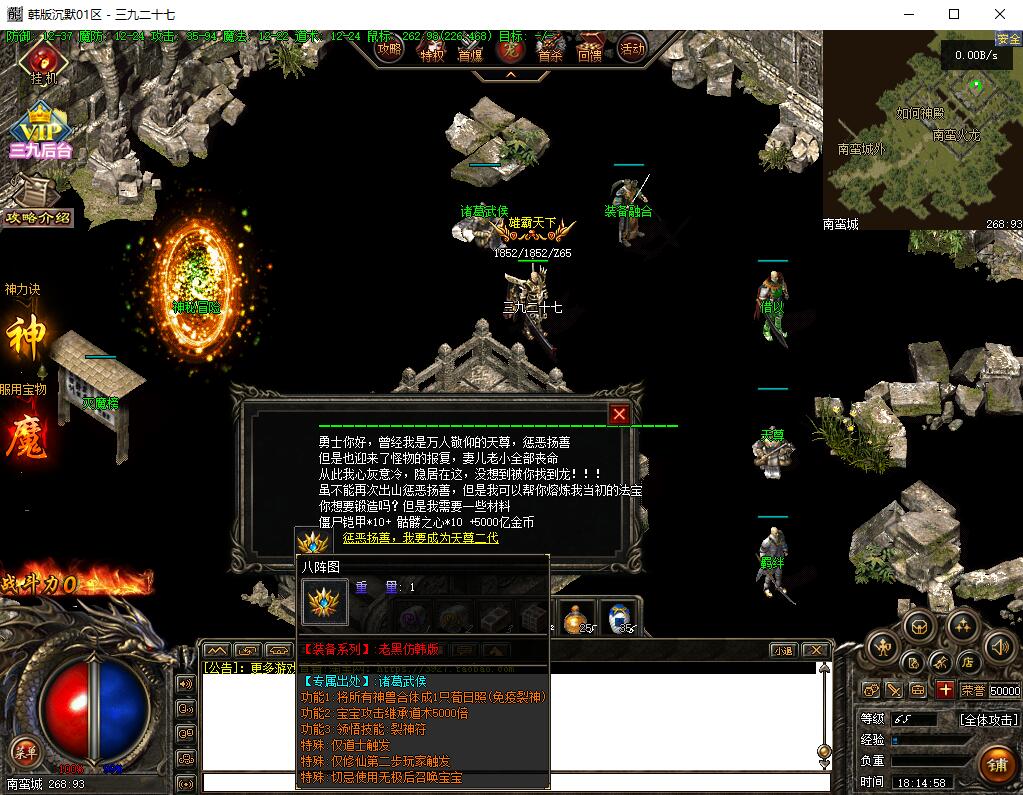Activate the 魔 服用宝物 icon
1023x795 pixels.
click(27, 438)
